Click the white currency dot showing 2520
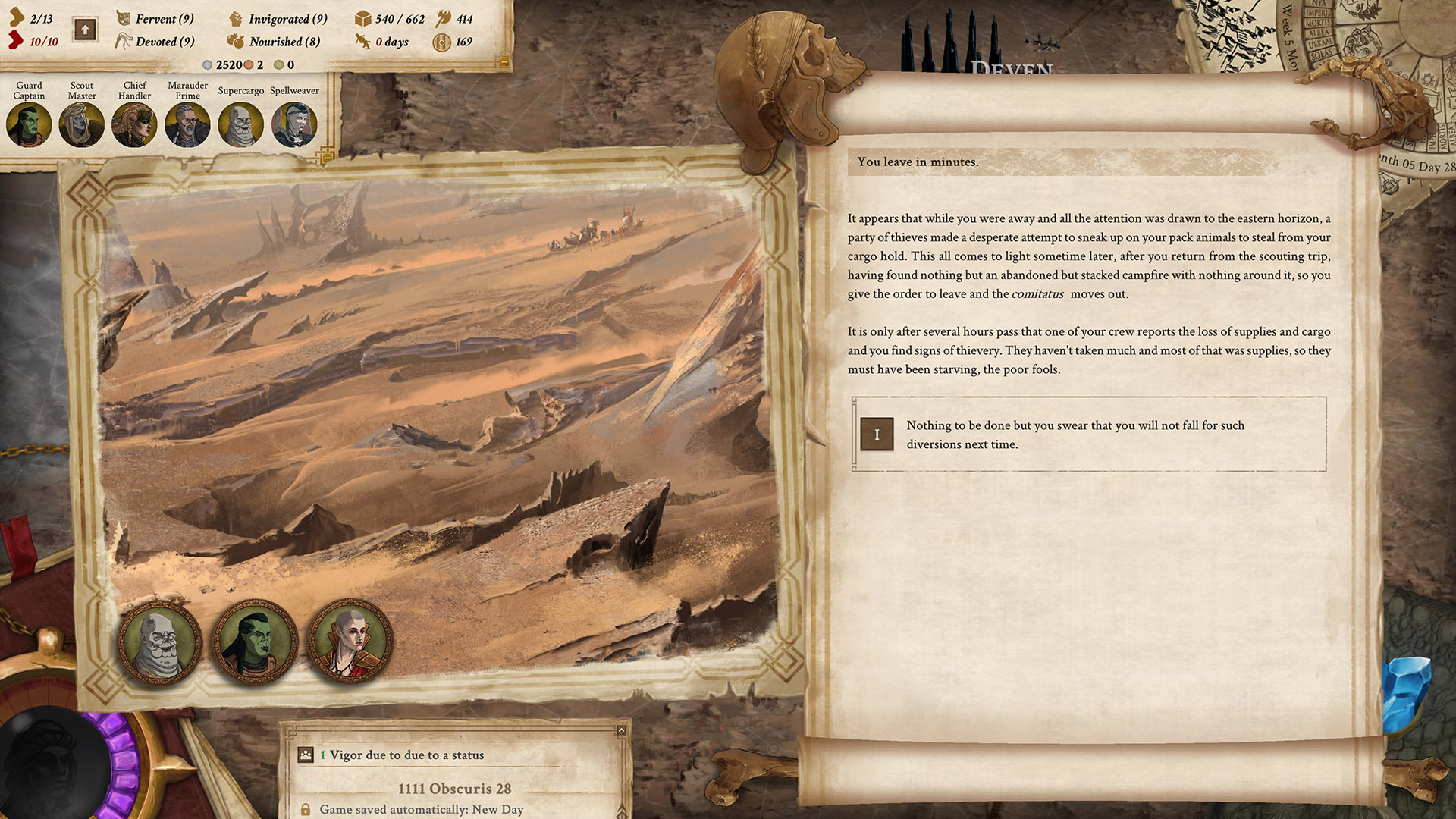Viewport: 1456px width, 819px height. [x=208, y=65]
